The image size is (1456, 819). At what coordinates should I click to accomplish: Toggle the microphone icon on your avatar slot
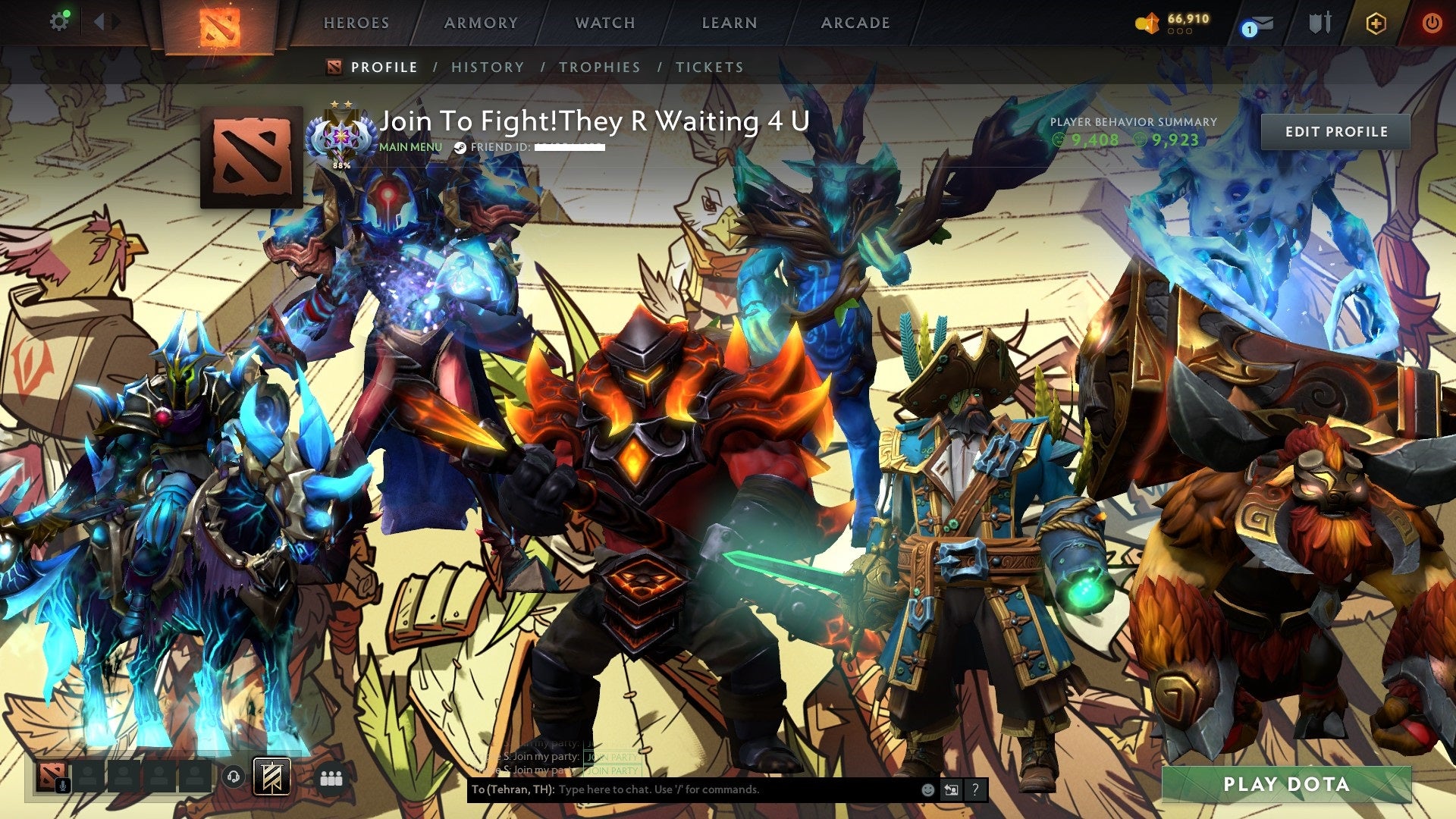pyautogui.click(x=62, y=785)
